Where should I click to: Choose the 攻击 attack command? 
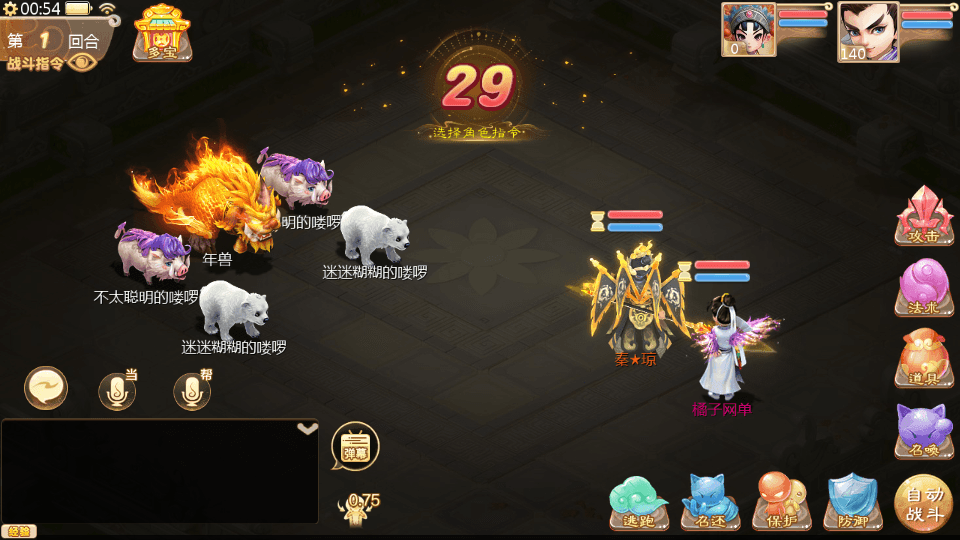[x=923, y=215]
